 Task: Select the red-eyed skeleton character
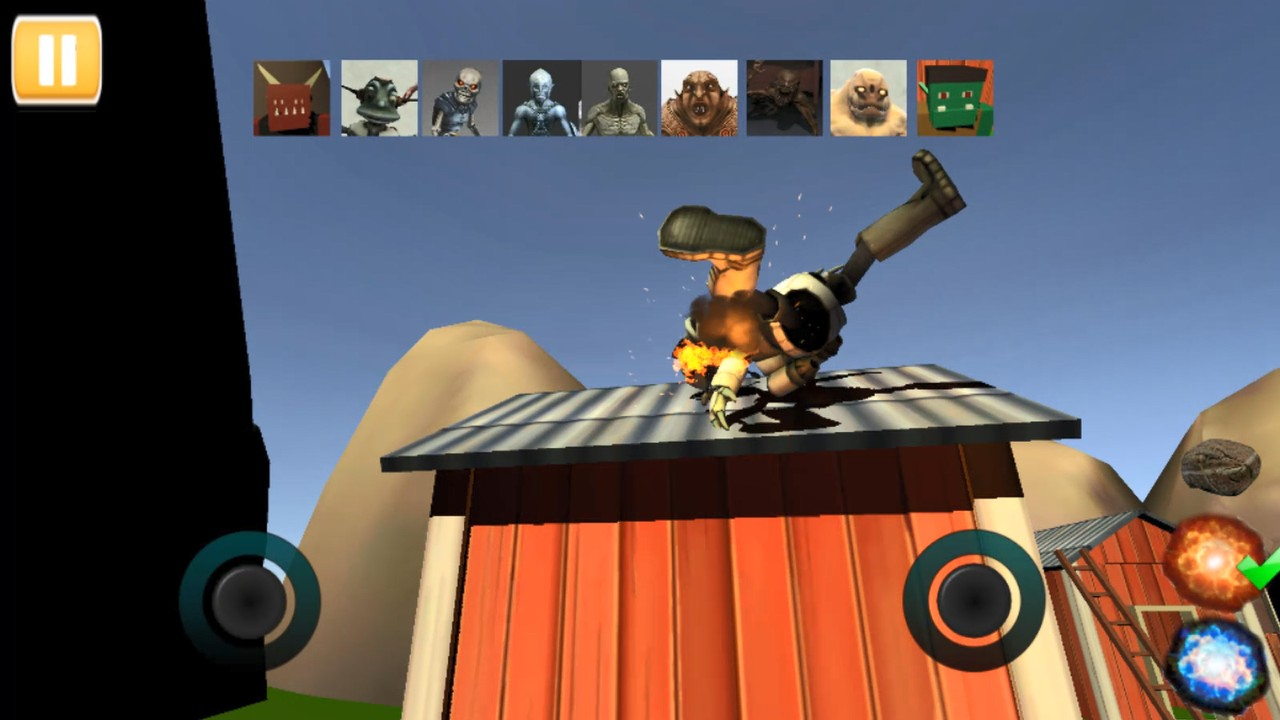[x=460, y=96]
